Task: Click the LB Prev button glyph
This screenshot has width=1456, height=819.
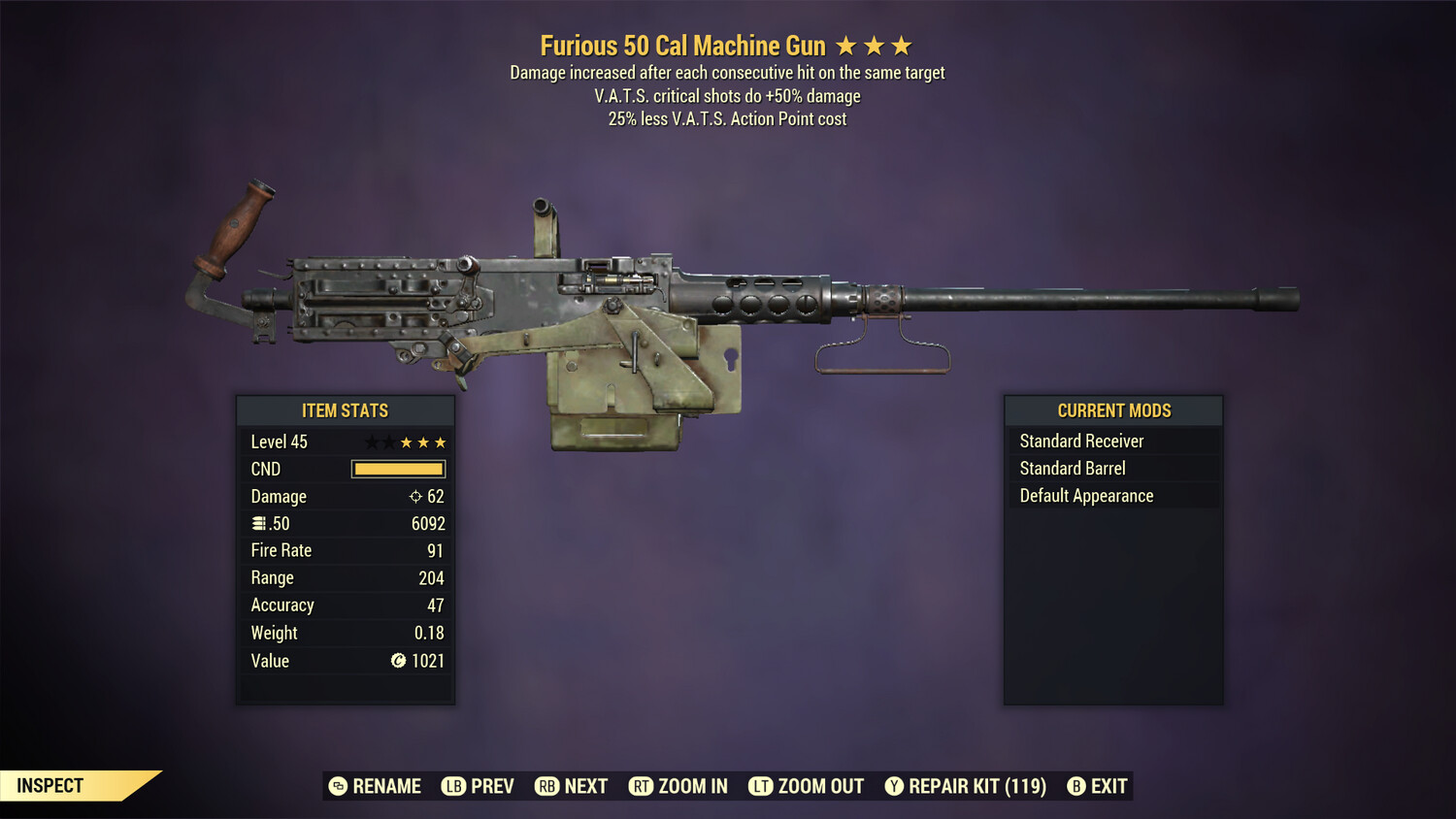Action: point(452,786)
